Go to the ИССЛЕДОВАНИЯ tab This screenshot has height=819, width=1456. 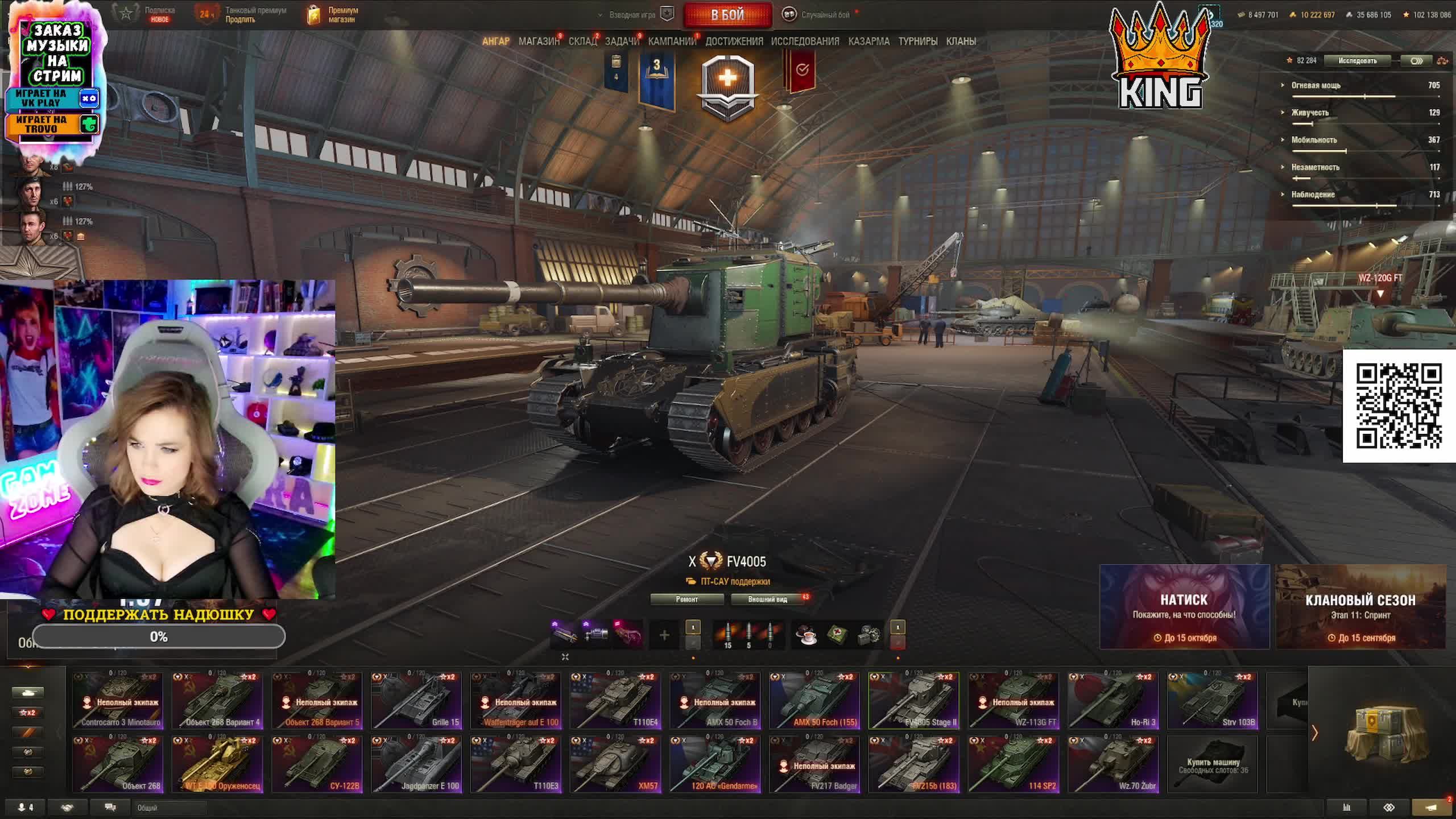click(805, 42)
